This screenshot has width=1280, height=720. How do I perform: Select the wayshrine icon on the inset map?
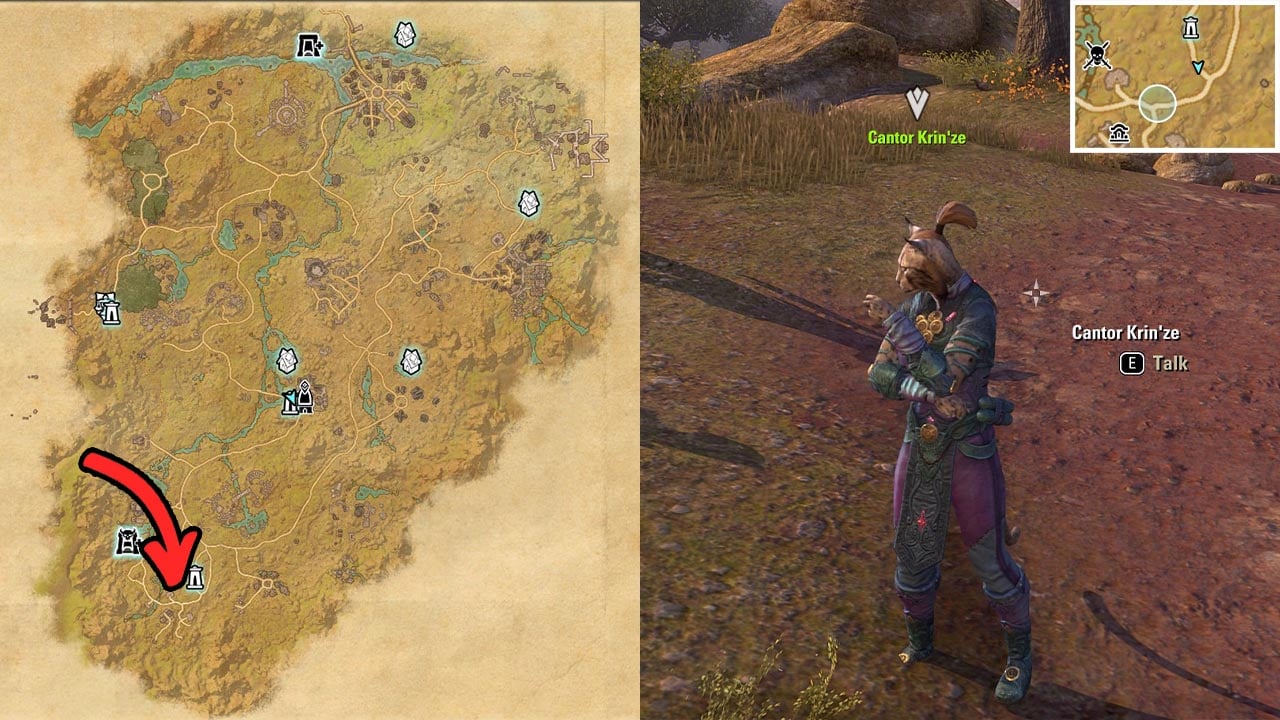[x=1190, y=27]
